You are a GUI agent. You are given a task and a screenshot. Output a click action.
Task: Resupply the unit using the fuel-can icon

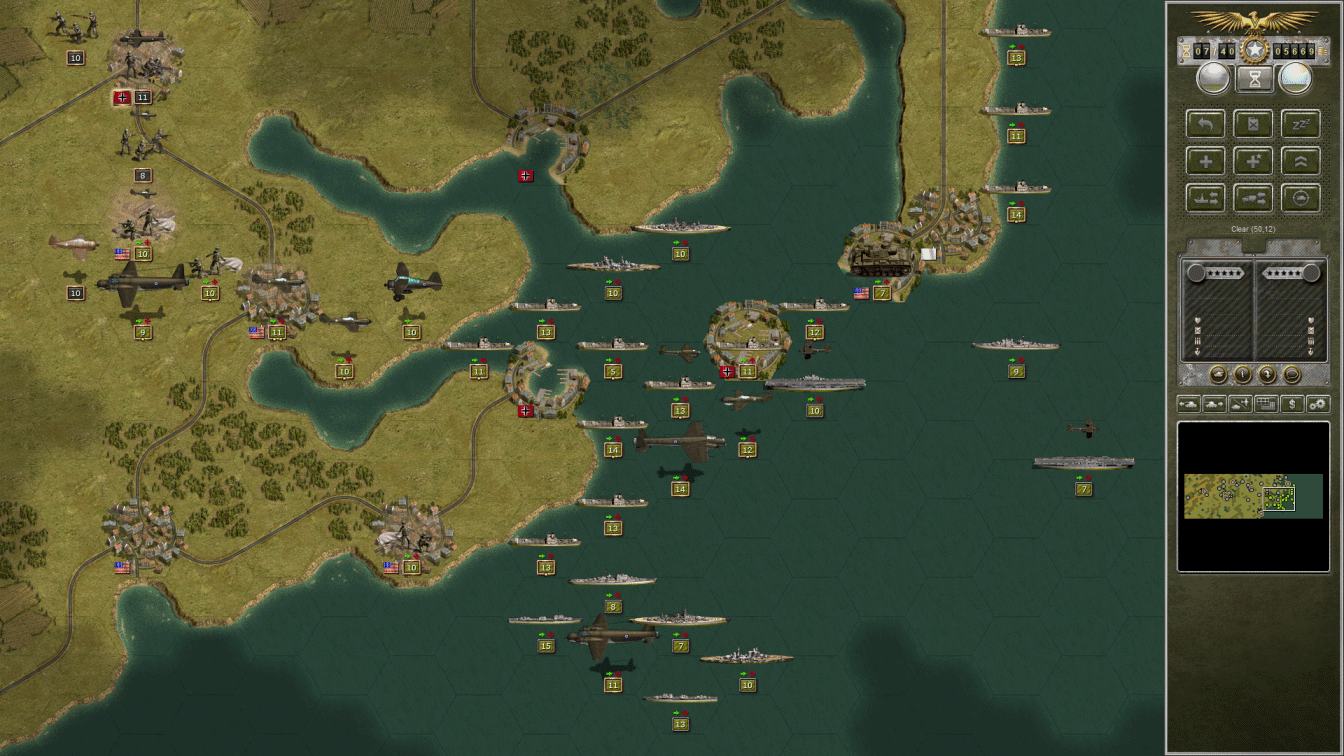coord(1253,123)
